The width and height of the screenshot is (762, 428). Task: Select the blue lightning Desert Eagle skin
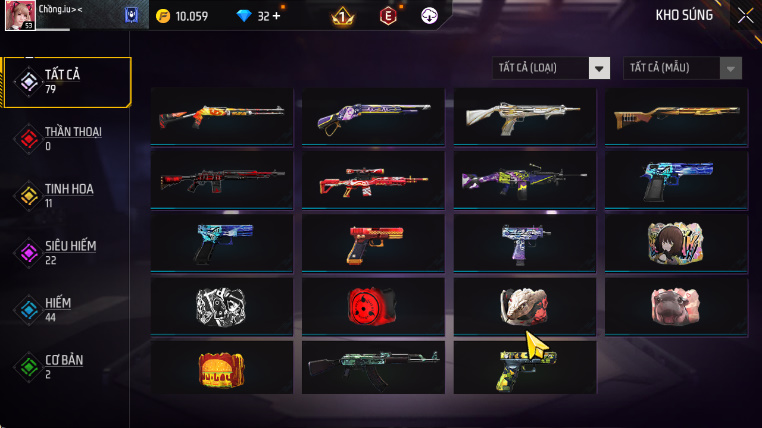click(676, 180)
